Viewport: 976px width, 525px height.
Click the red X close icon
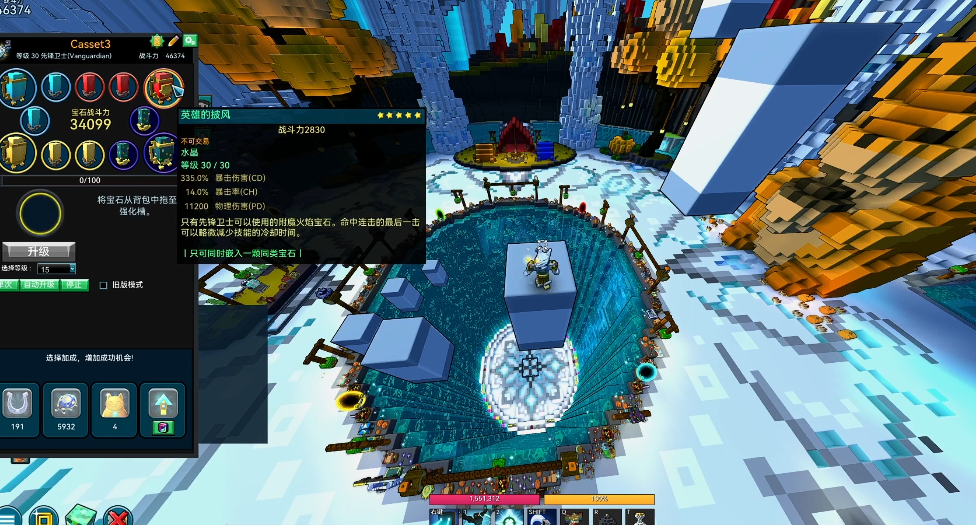coord(117,517)
